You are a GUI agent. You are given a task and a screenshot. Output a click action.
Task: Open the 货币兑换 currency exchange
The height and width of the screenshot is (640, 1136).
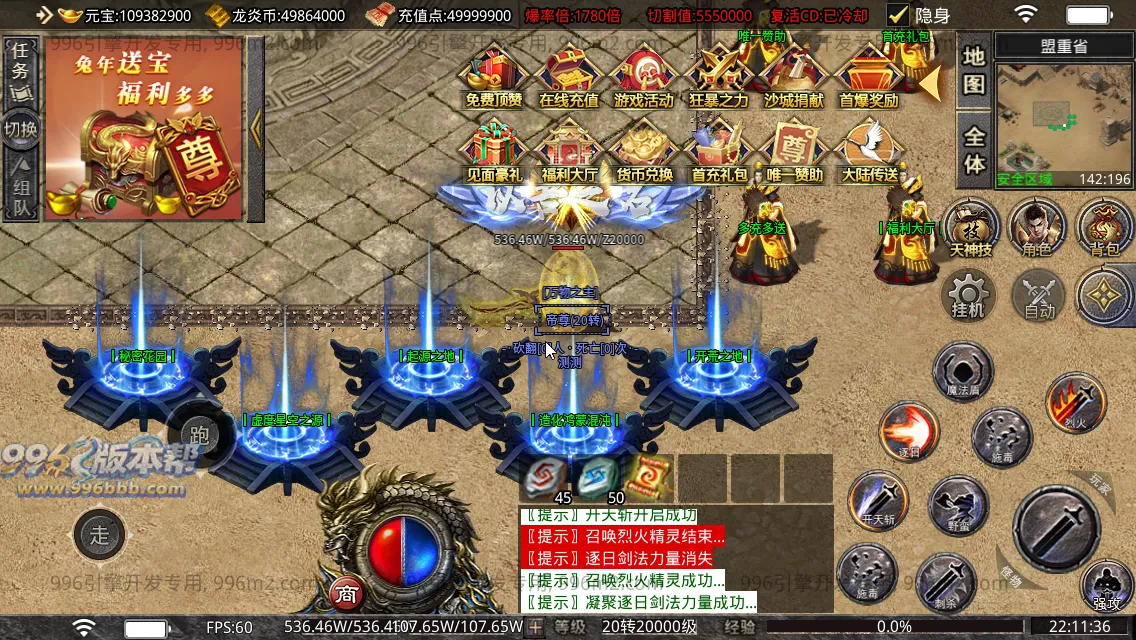click(643, 148)
